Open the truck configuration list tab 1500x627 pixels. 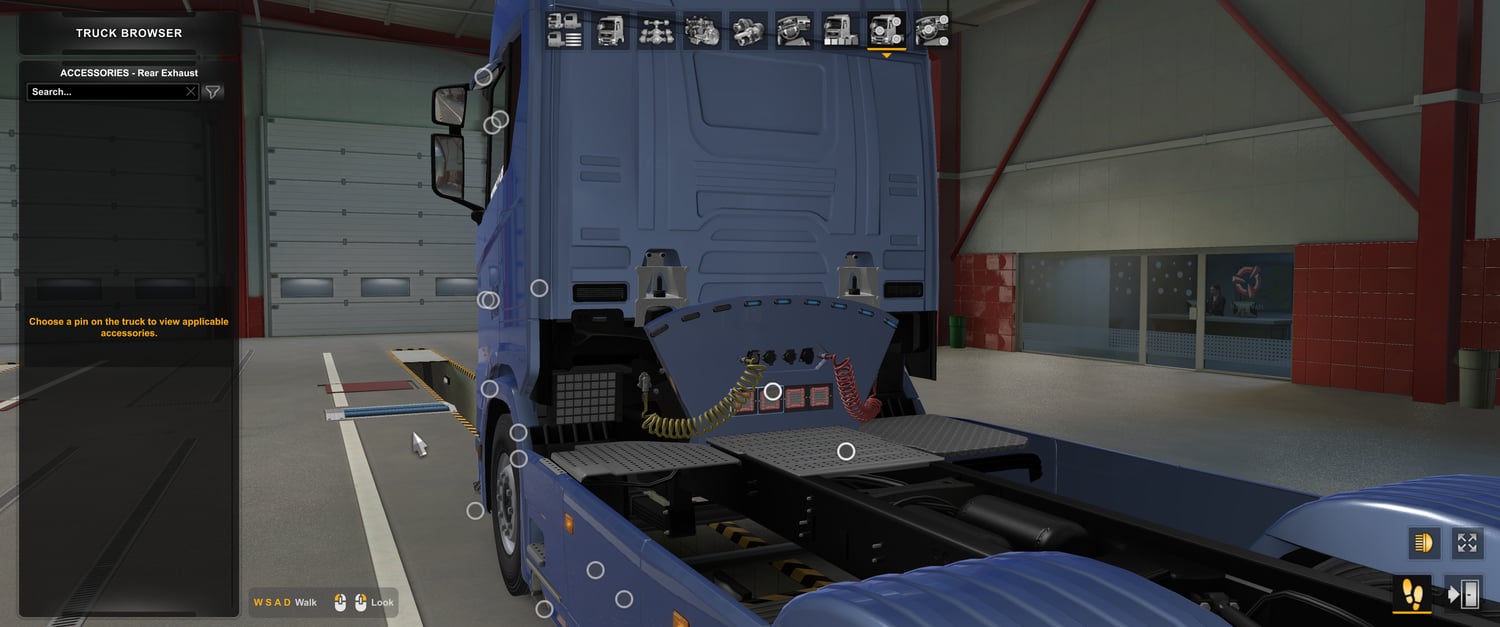[565, 31]
